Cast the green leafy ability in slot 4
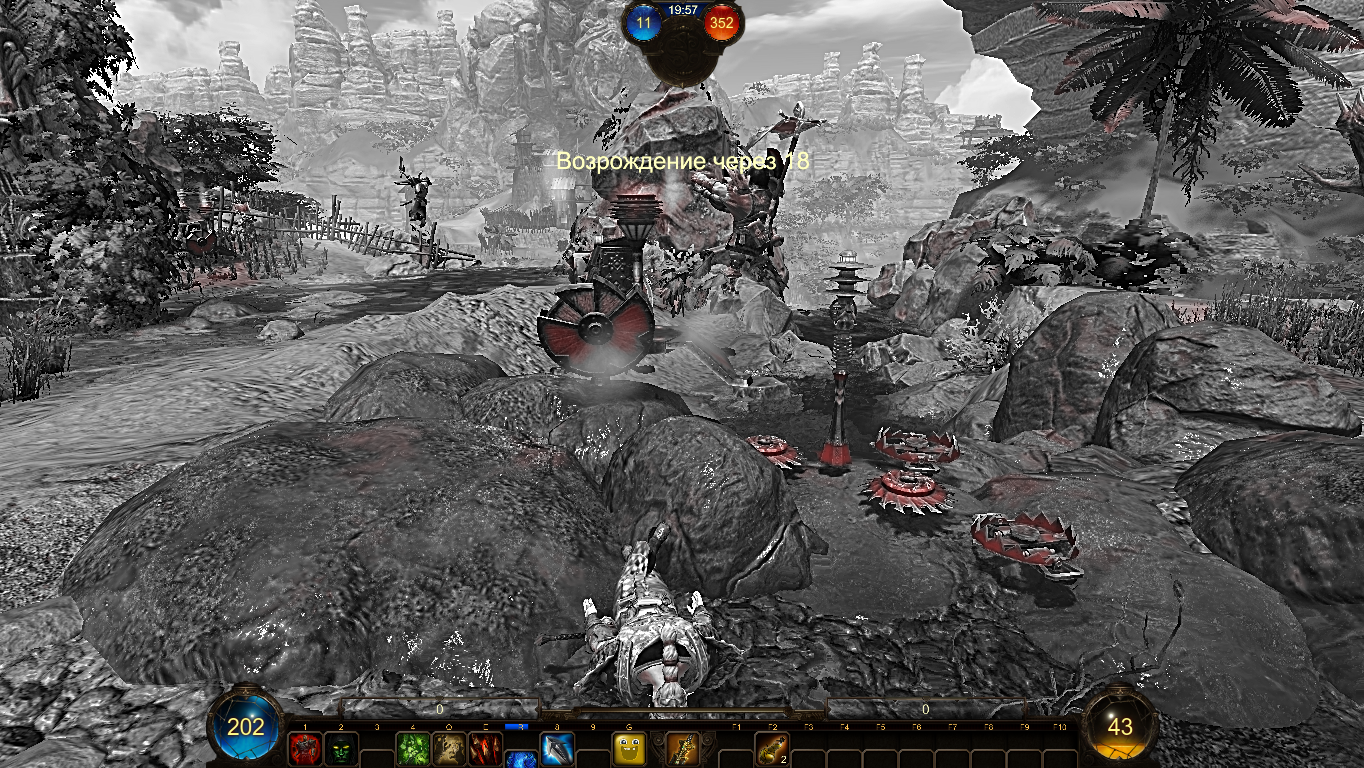This screenshot has height=768, width=1364. click(413, 749)
